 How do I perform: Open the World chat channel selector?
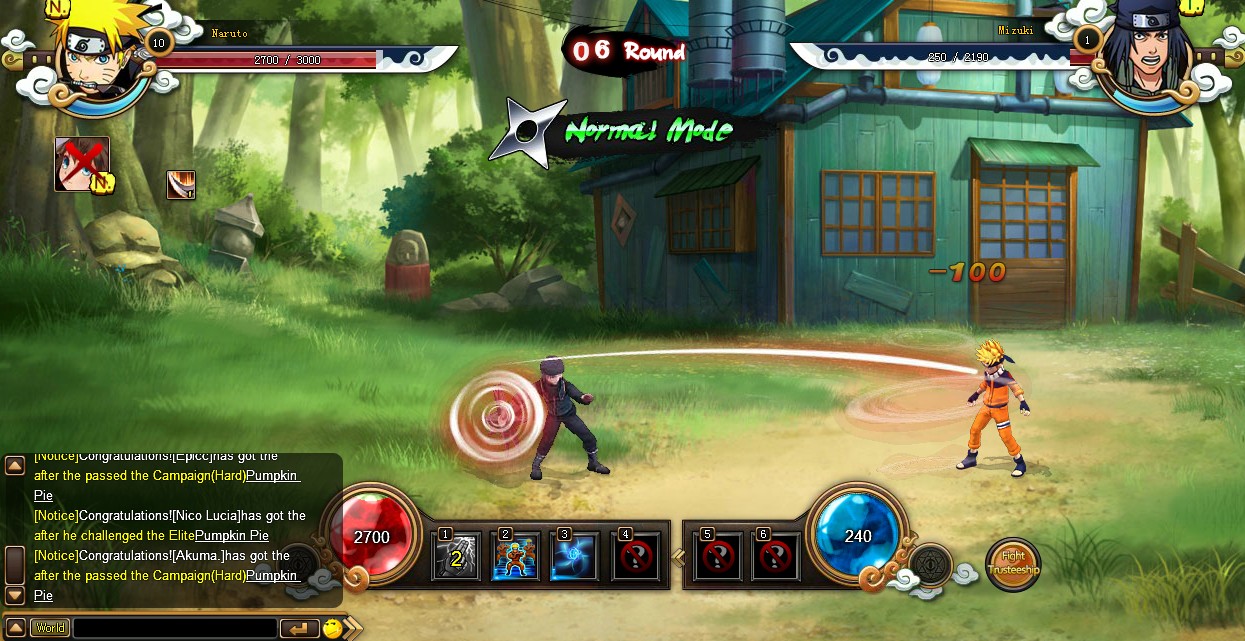(49, 628)
